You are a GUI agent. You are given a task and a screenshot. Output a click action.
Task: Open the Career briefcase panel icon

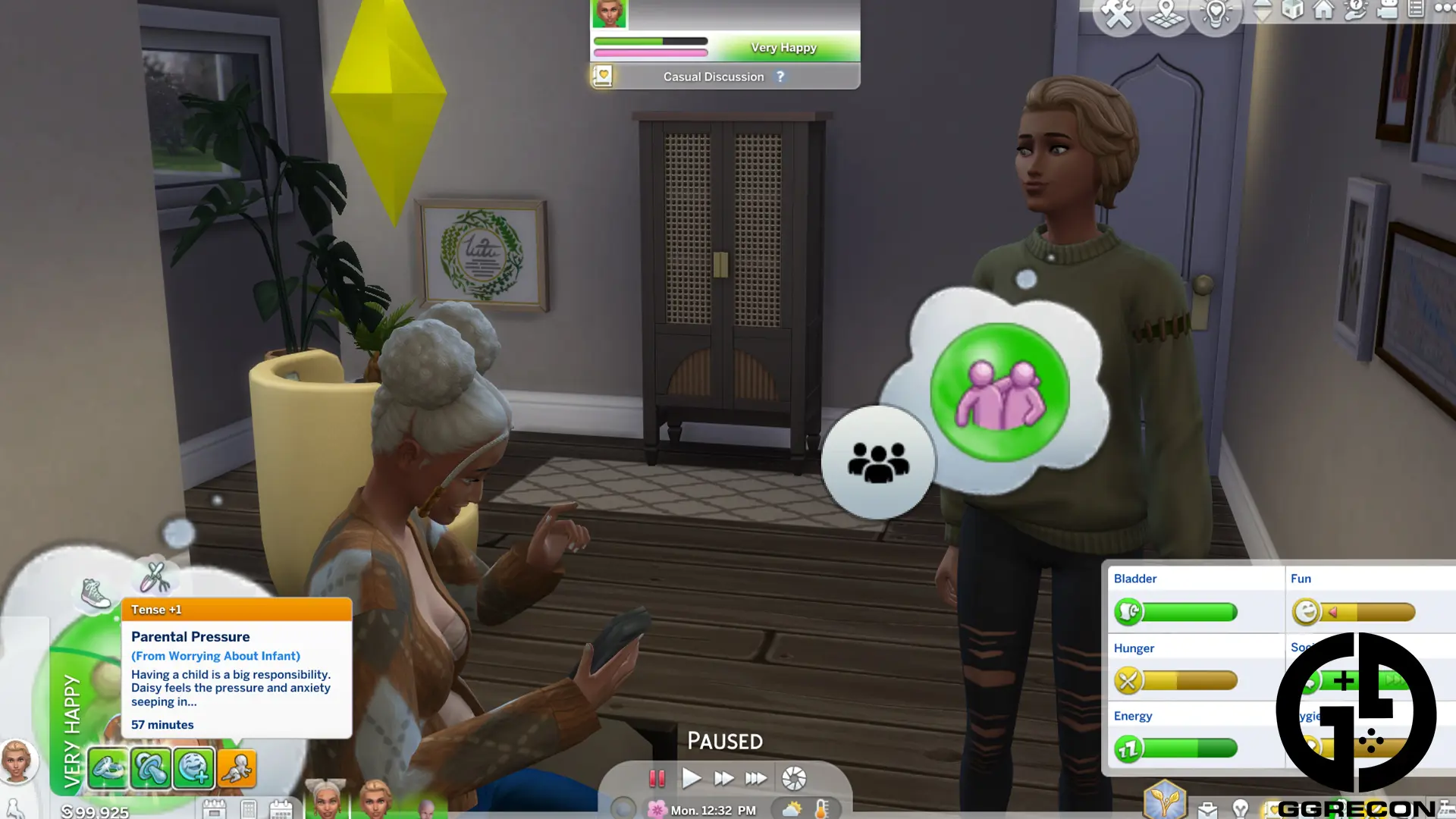[1208, 811]
